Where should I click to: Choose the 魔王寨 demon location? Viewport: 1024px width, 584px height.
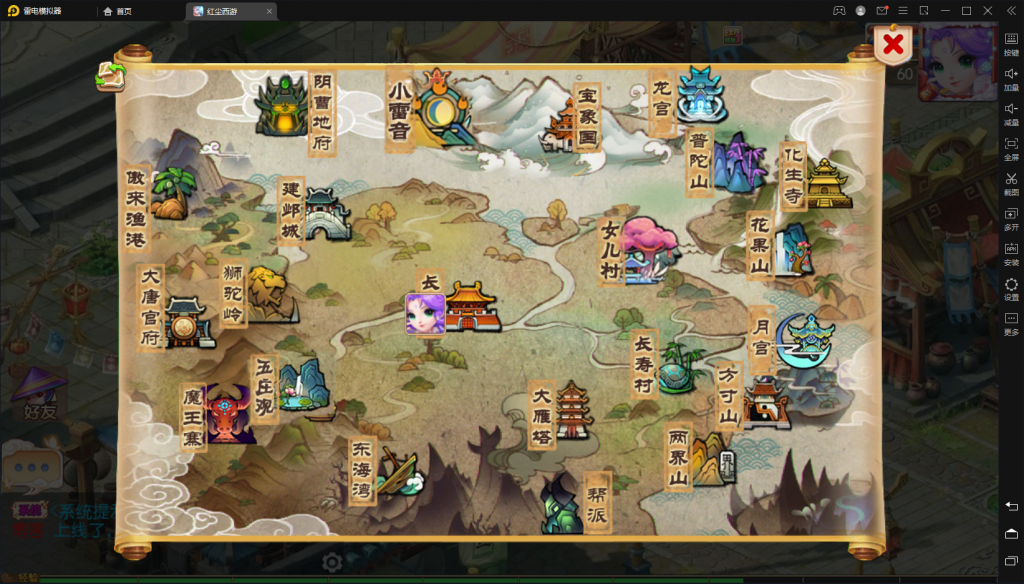(x=227, y=414)
